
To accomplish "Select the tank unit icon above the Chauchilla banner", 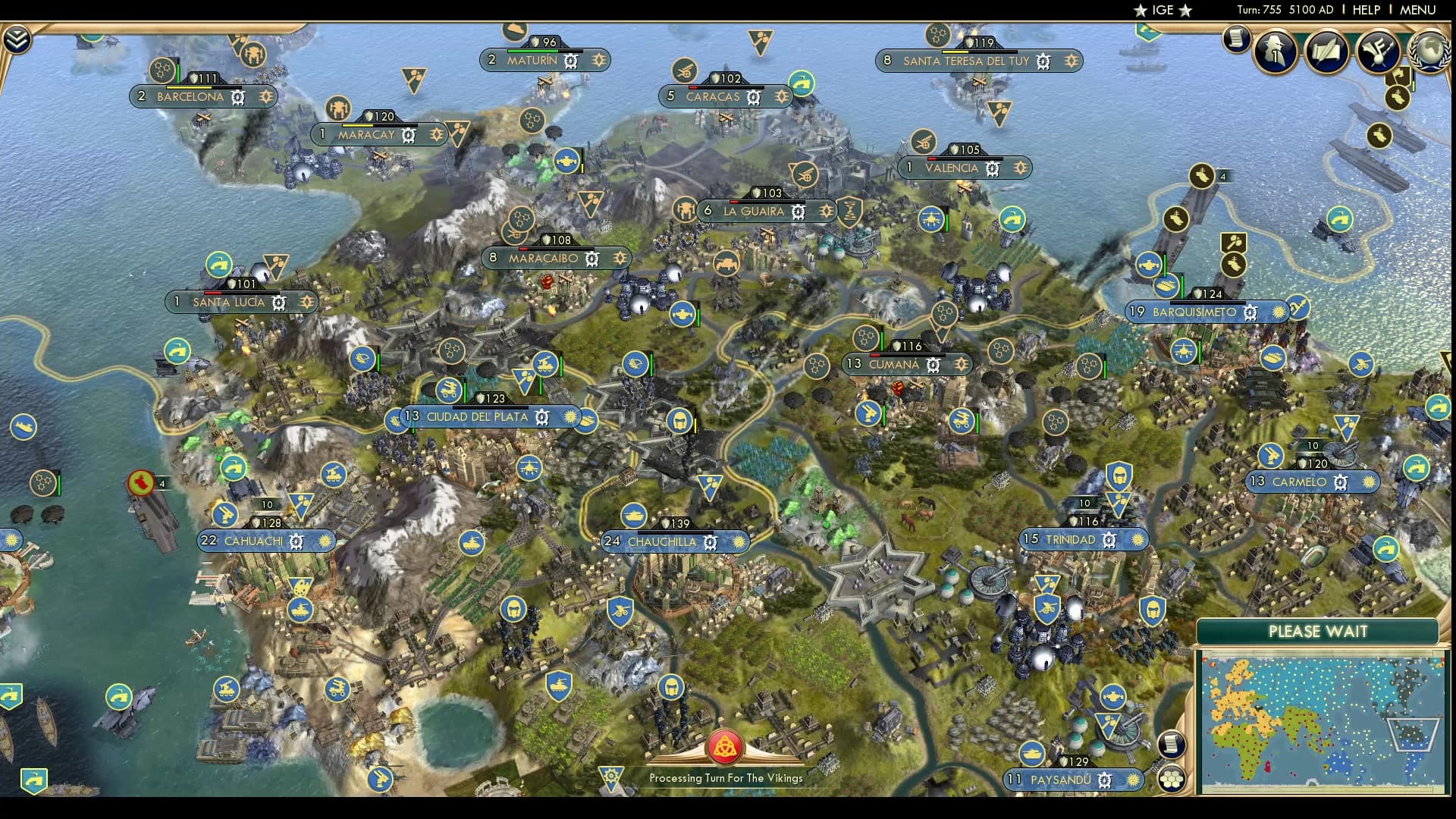I will tap(635, 516).
